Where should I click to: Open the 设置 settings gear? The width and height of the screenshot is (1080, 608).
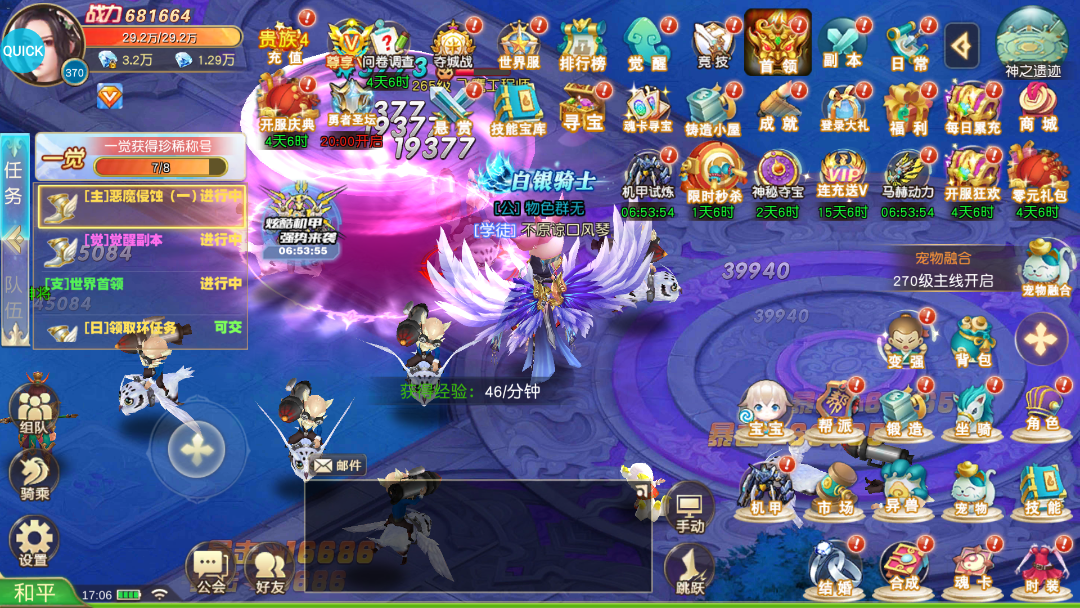pyautogui.click(x=34, y=540)
